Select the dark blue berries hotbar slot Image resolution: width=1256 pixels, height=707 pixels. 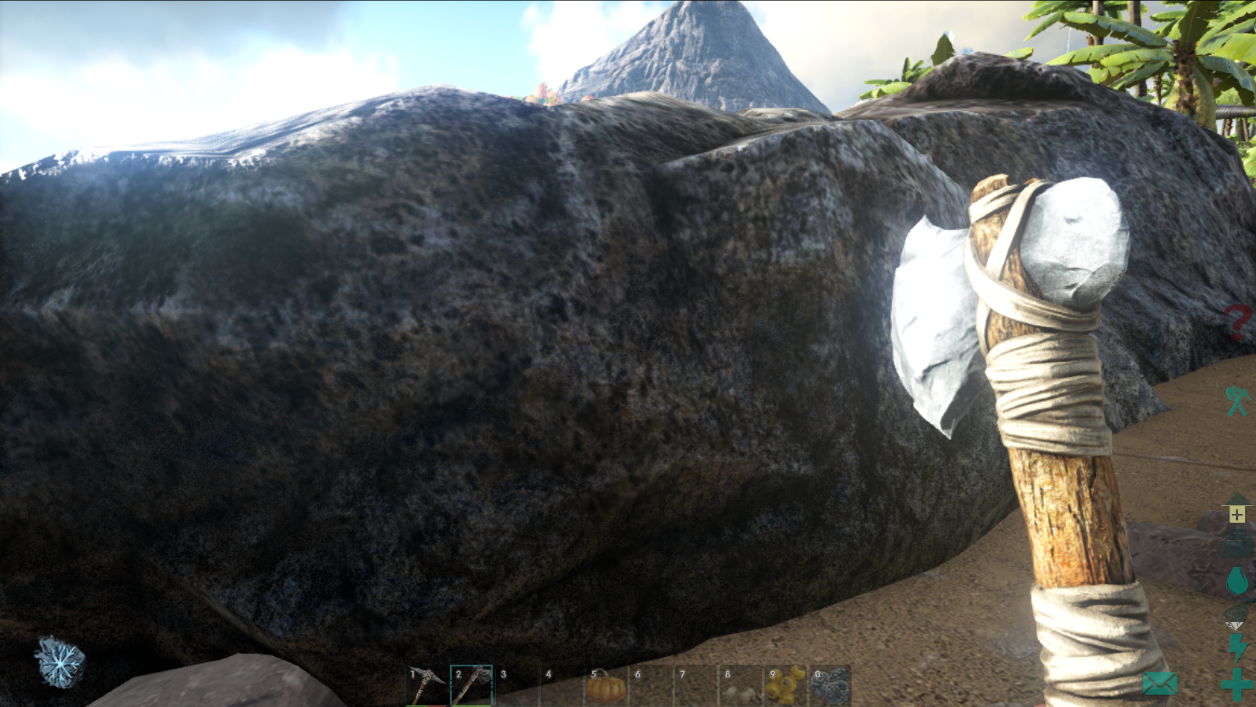[x=829, y=687]
